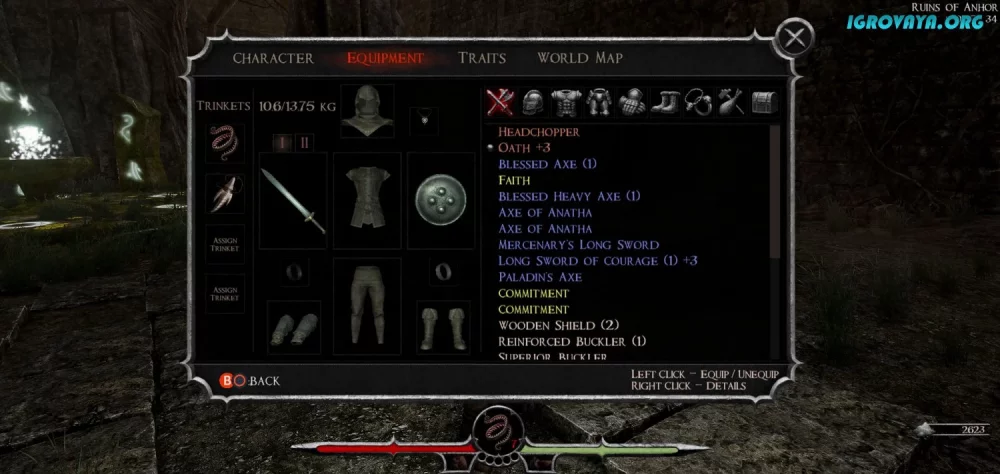The height and width of the screenshot is (474, 1000).
Task: Choose Paladin's Axe from the list
Action: (540, 277)
